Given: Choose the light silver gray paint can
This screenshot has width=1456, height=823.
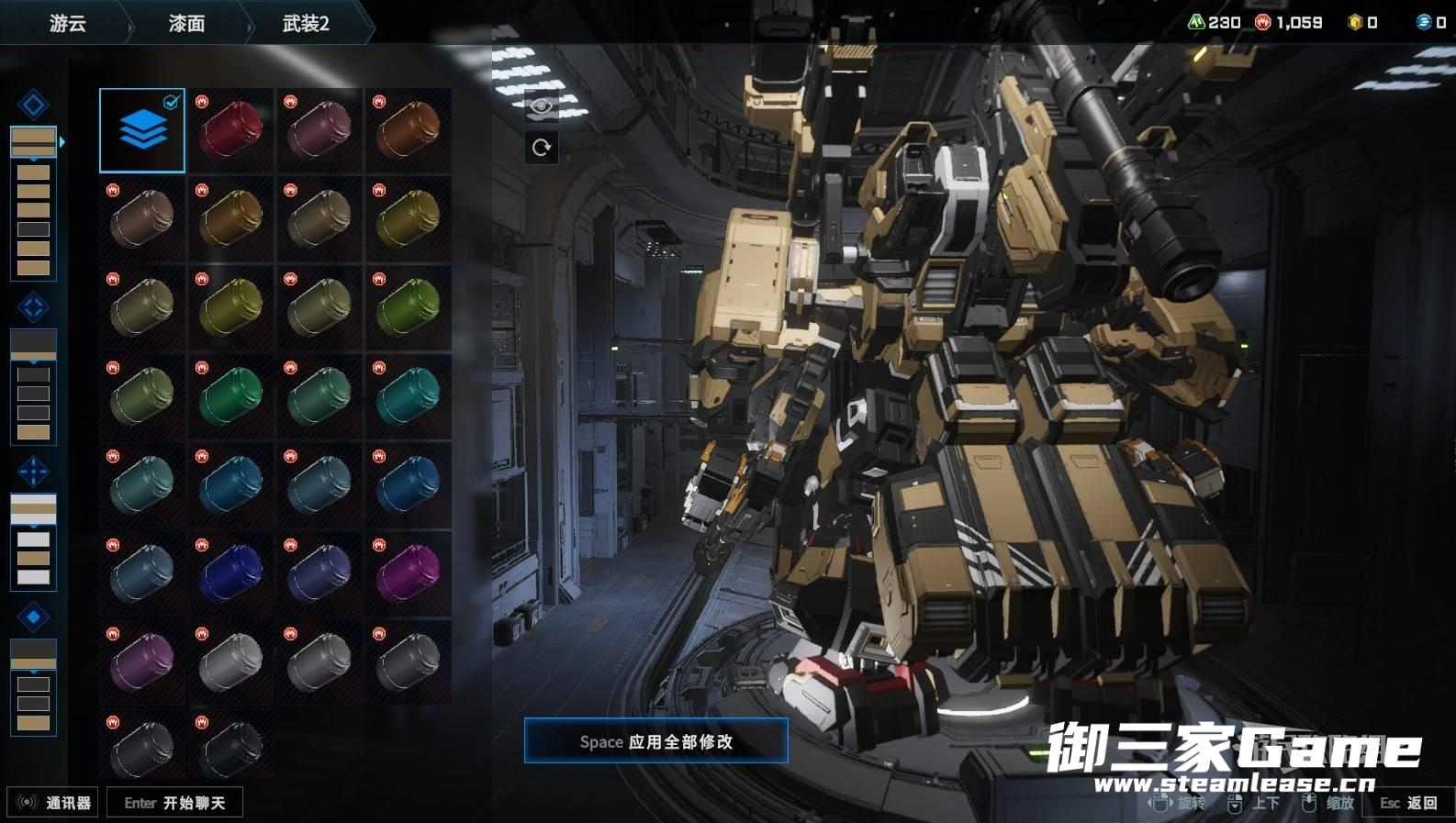Looking at the screenshot, I should tap(230, 662).
